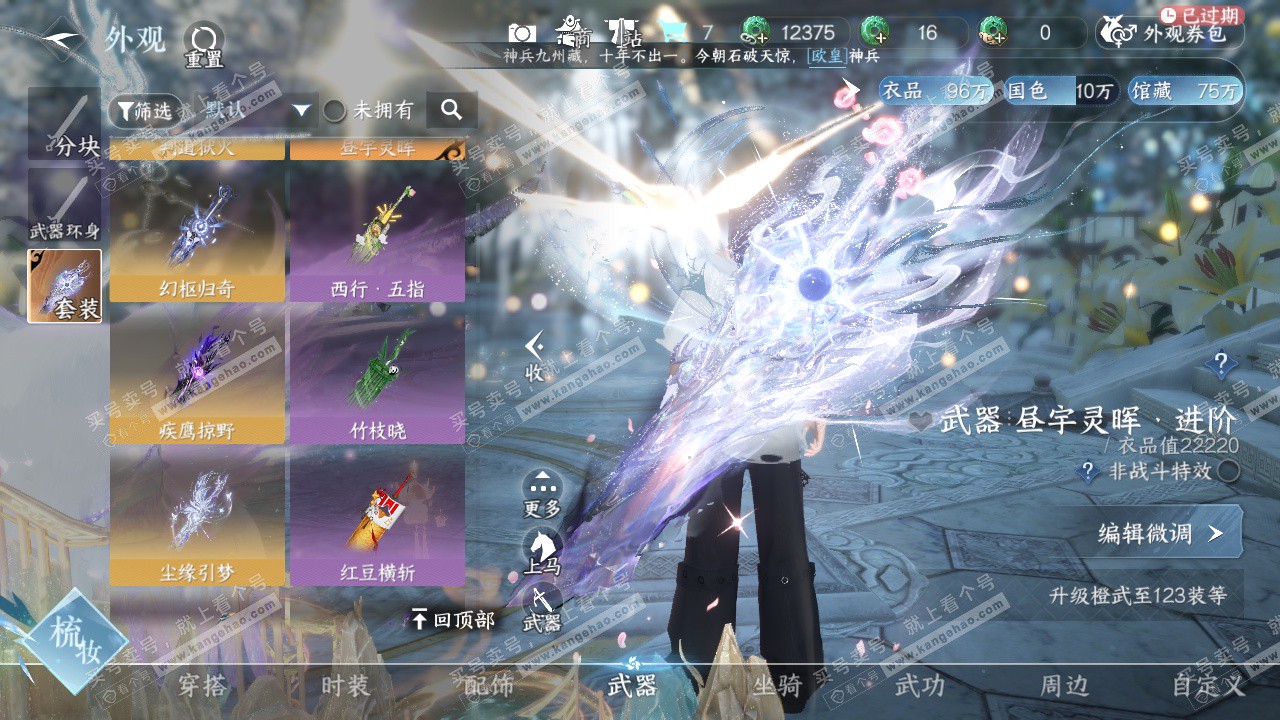Screen dimensions: 1280x720
Task: Switch to the 分块 side tab
Action: 64,124
